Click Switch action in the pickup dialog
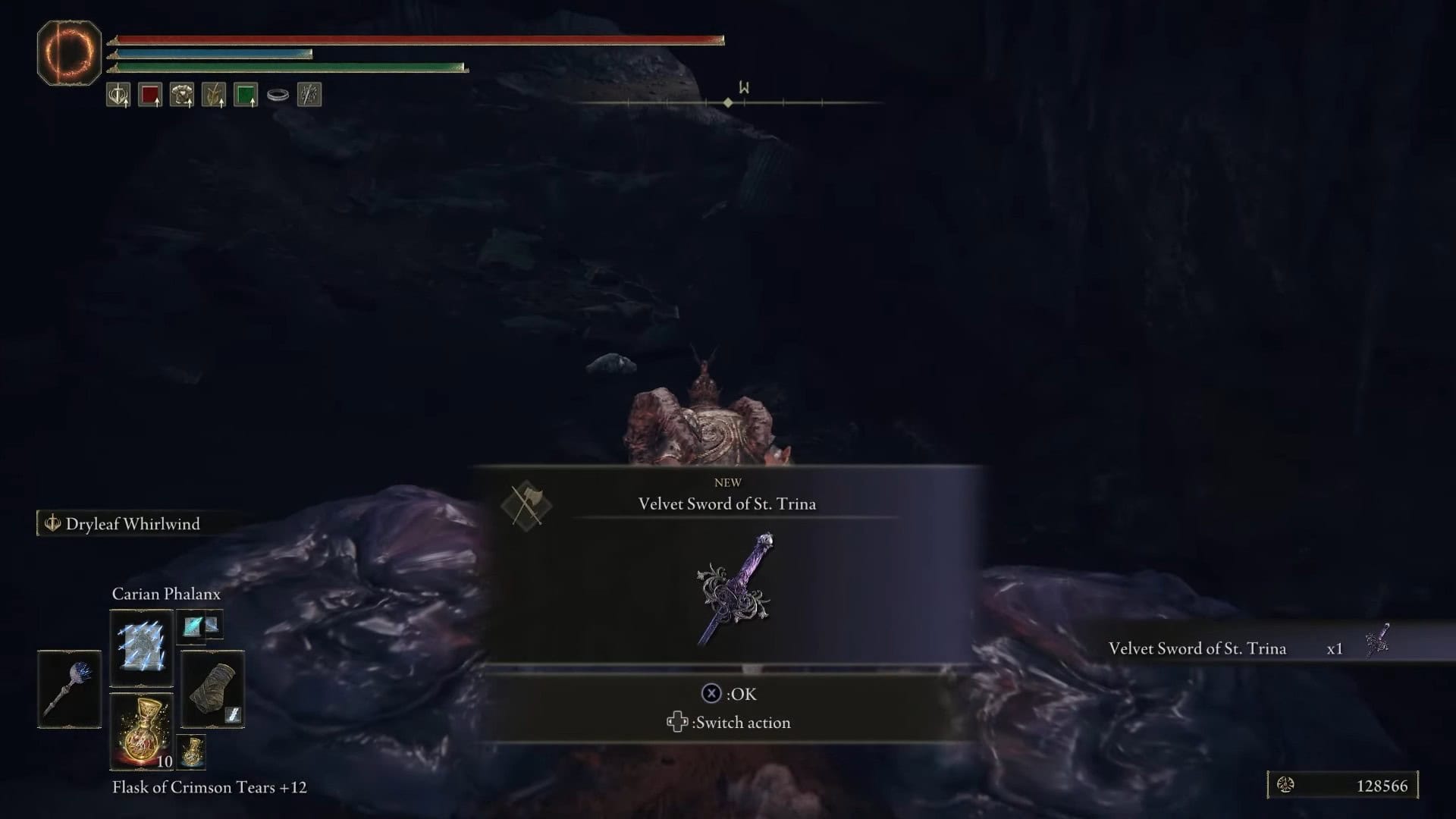The image size is (1456, 819). [728, 722]
